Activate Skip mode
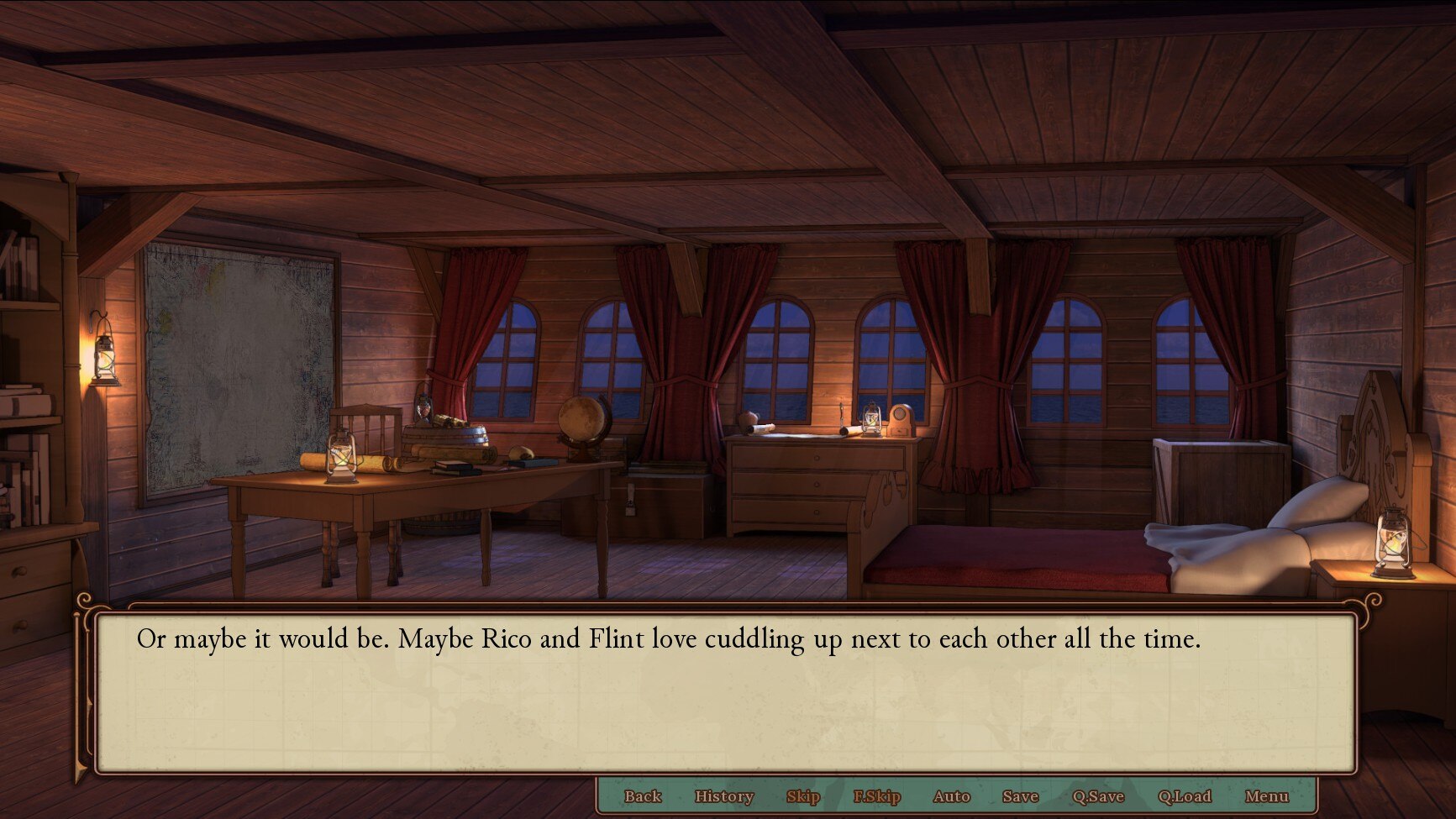Viewport: 1456px width, 819px height. (x=802, y=796)
